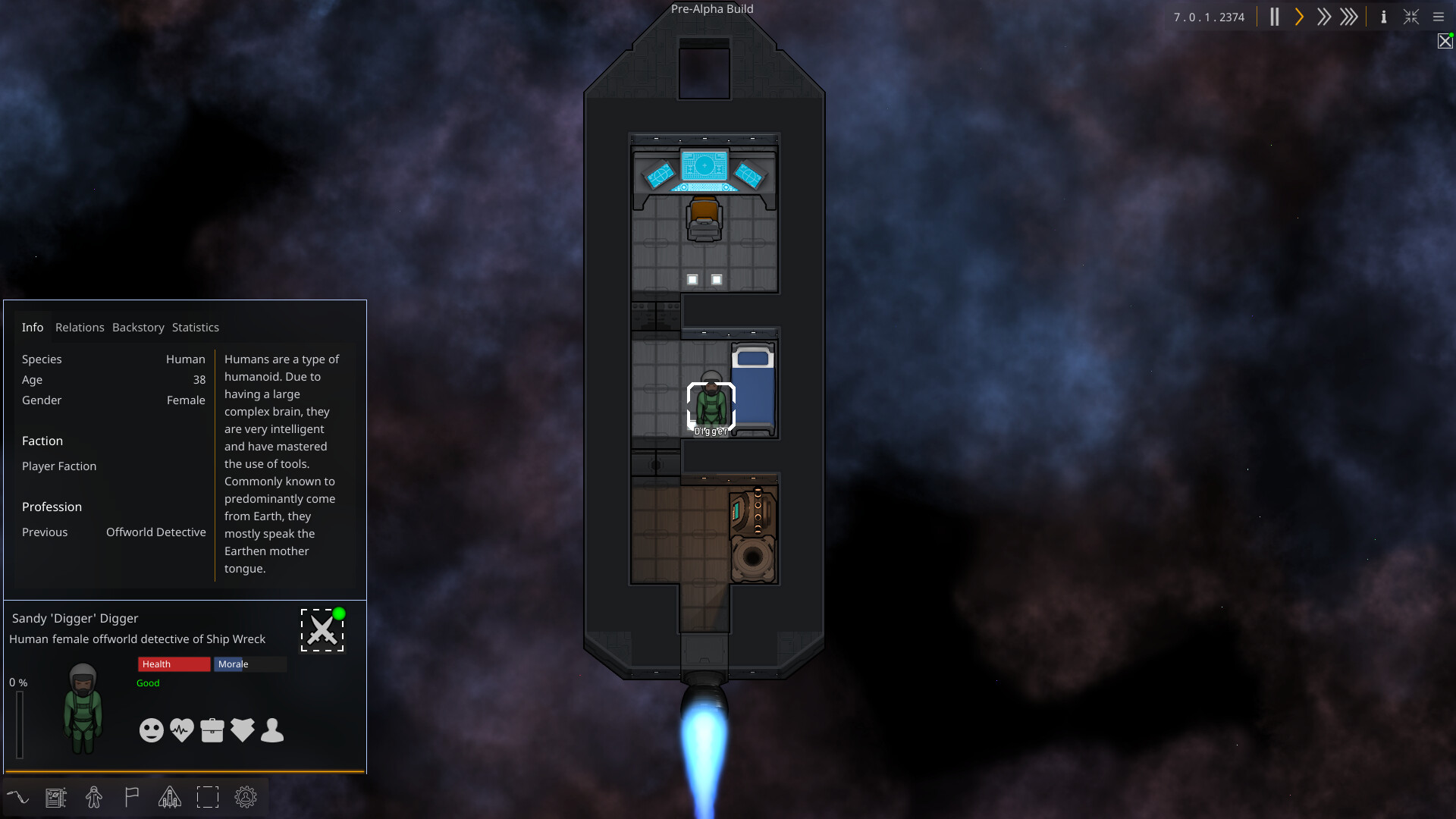
Task: Click the flag icon in the bottom toolbar
Action: point(131,797)
